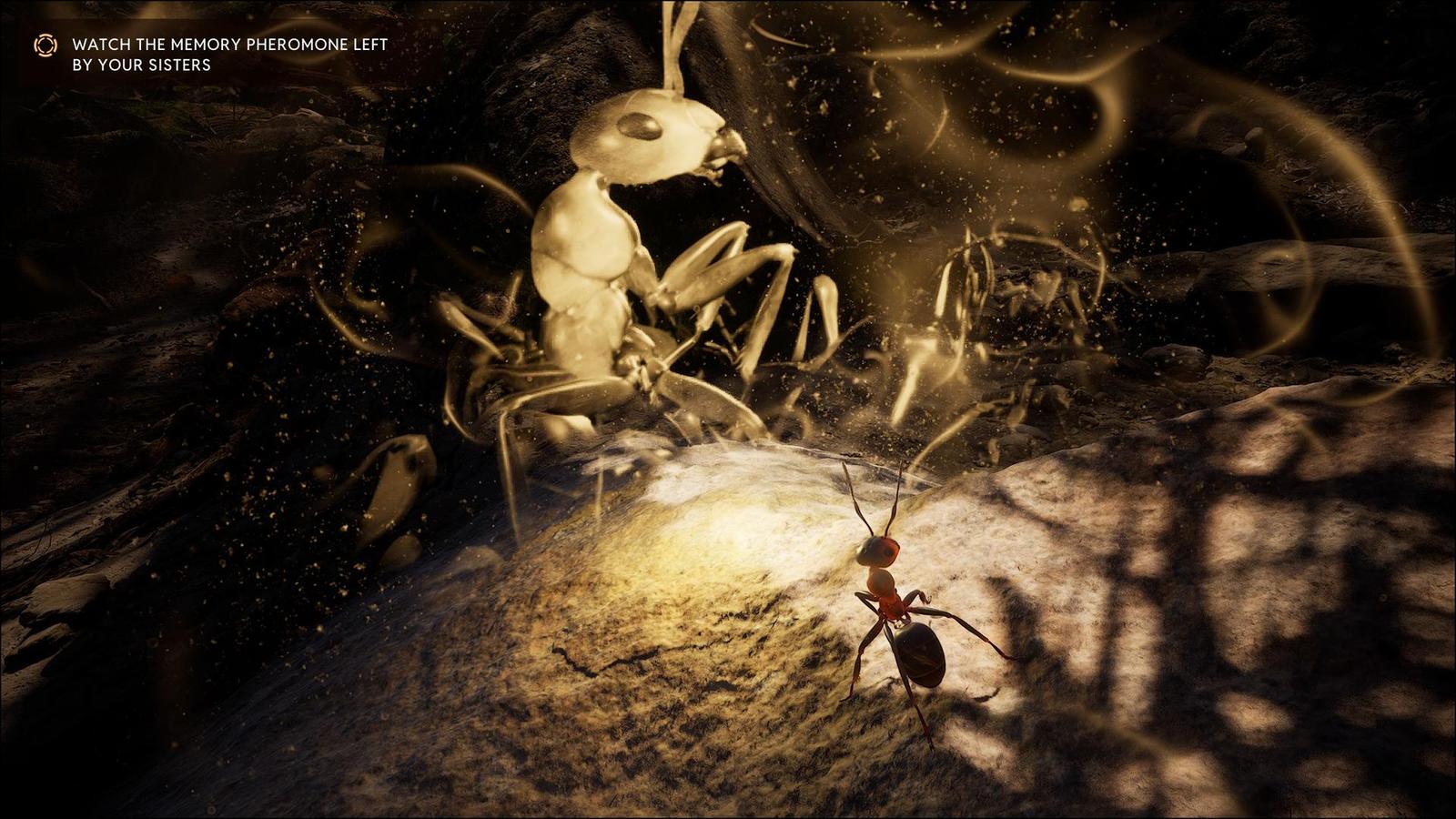The image size is (1456, 819).
Task: Click the WATCH THE MEMORY PHEROMONE text
Action: coord(227,42)
